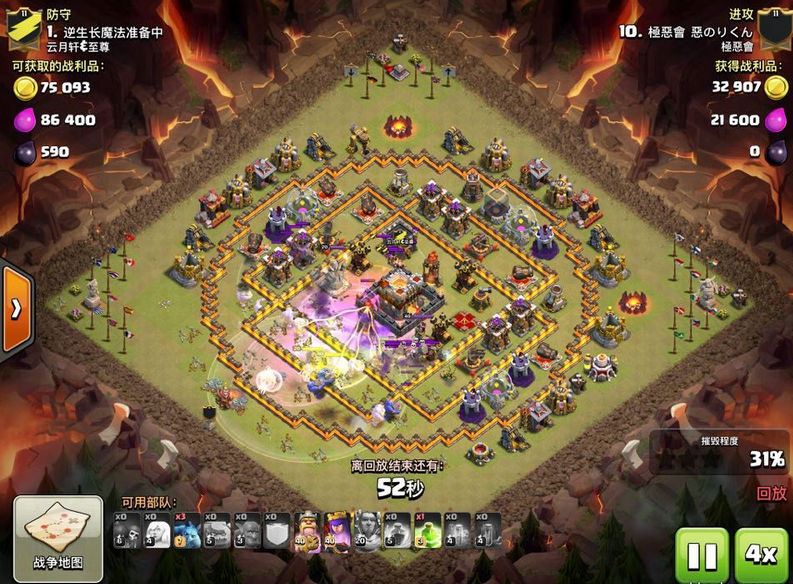
Task: Select the Barbarian King troop slot
Action: coord(308,530)
